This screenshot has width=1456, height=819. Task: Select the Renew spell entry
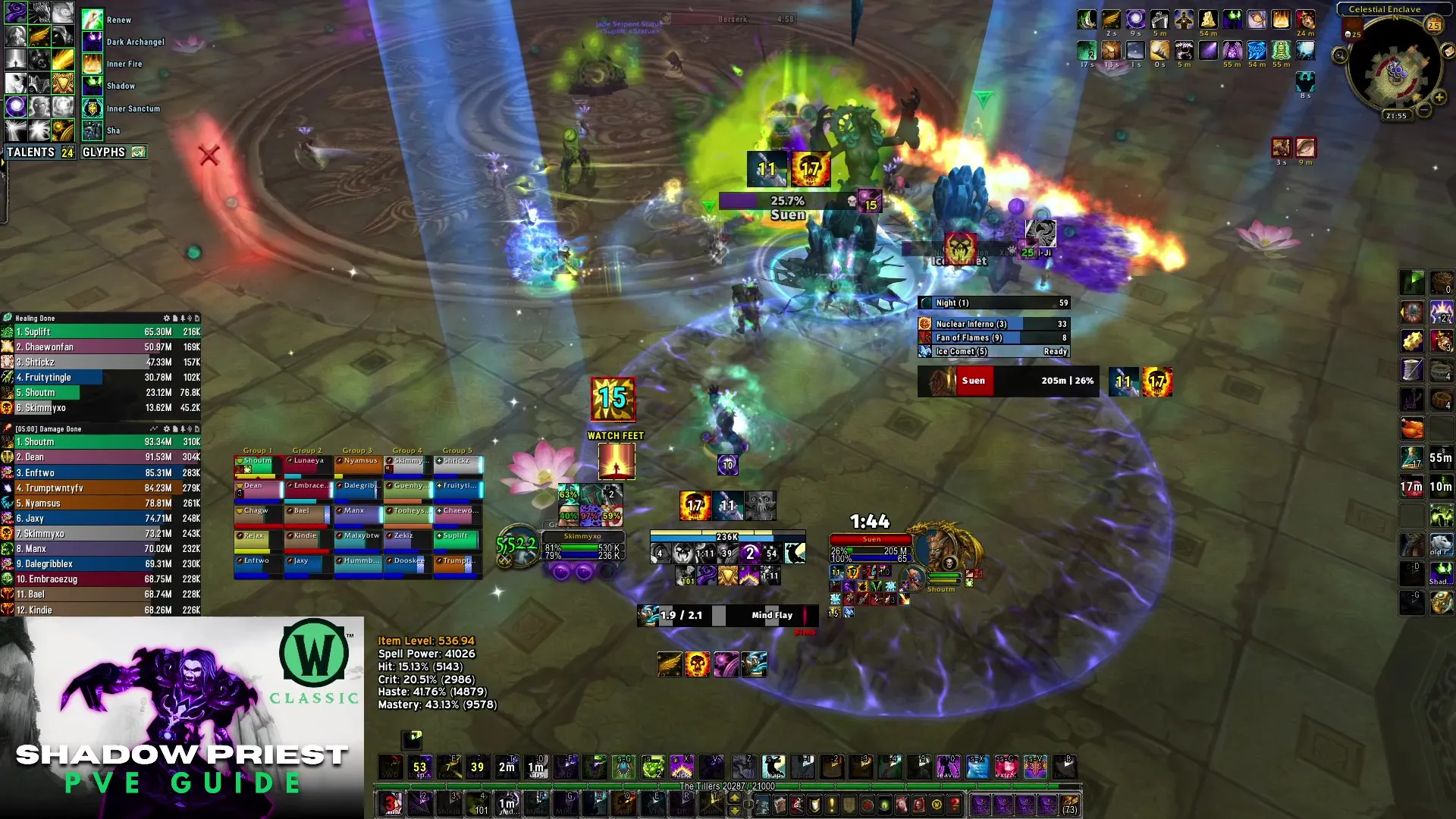[119, 20]
